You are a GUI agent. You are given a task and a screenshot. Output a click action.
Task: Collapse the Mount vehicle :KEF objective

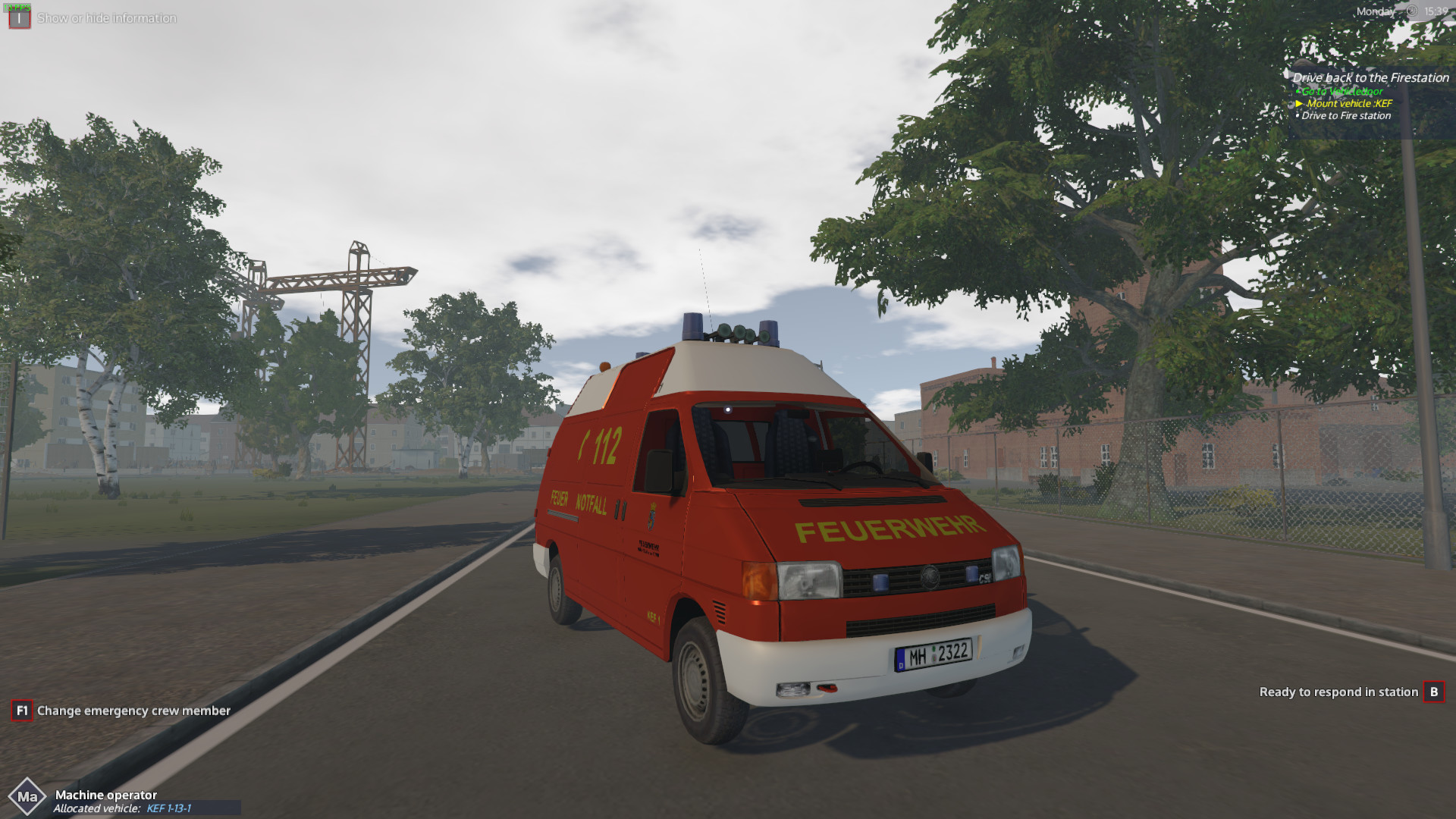[x=1348, y=102]
